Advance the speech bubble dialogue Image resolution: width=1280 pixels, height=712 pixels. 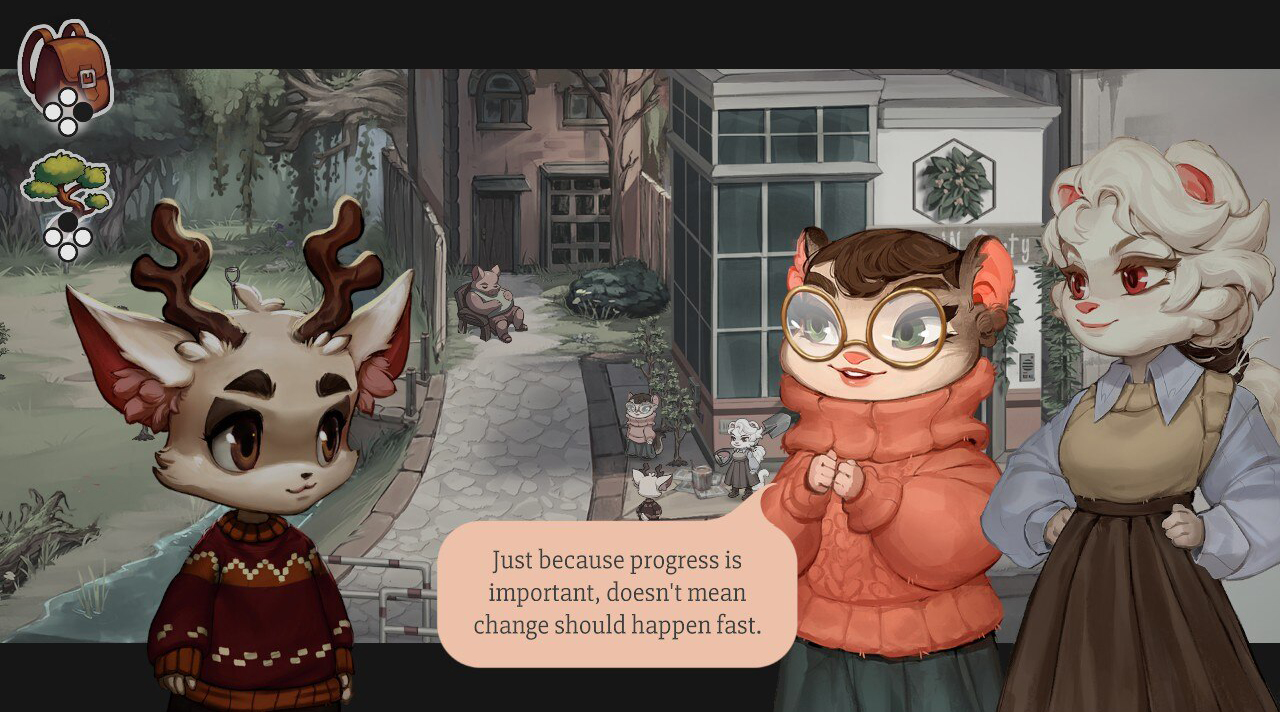(617, 592)
